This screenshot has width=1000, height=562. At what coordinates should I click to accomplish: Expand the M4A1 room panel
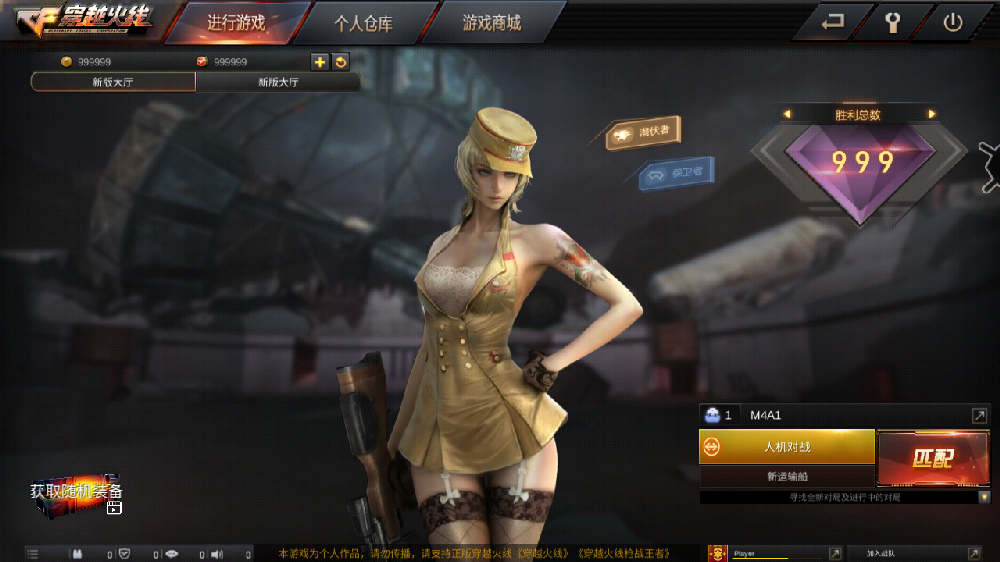[979, 415]
